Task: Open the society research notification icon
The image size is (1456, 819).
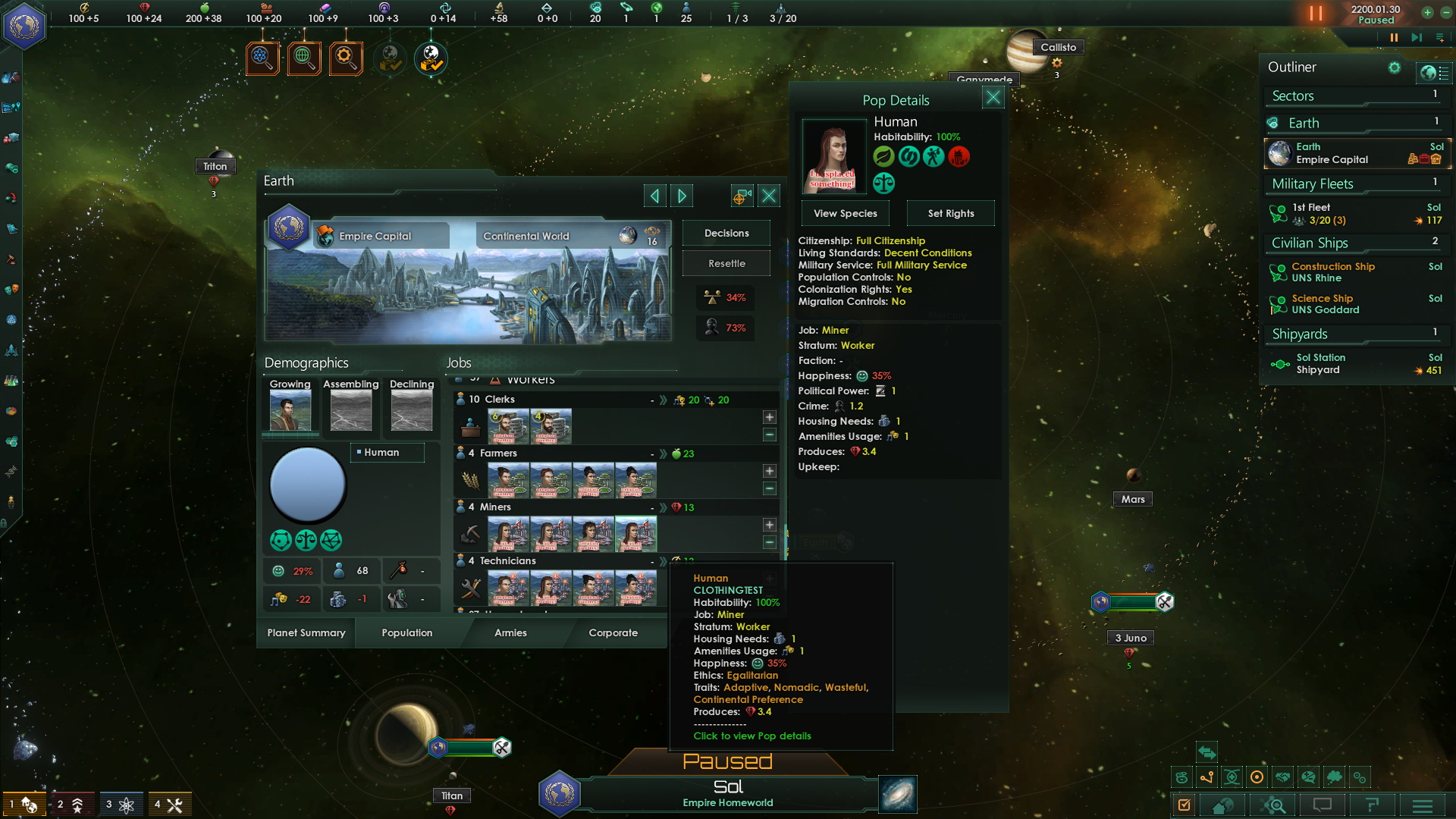Action: pyautogui.click(x=304, y=58)
